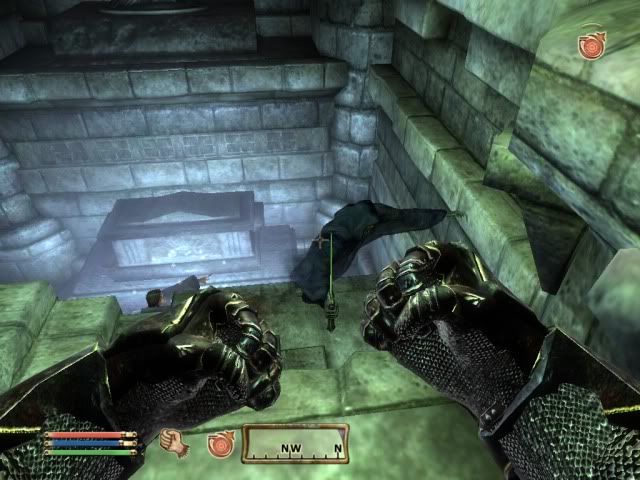Click the fist weapon icon
Screen dimensions: 640x480
(174, 442)
